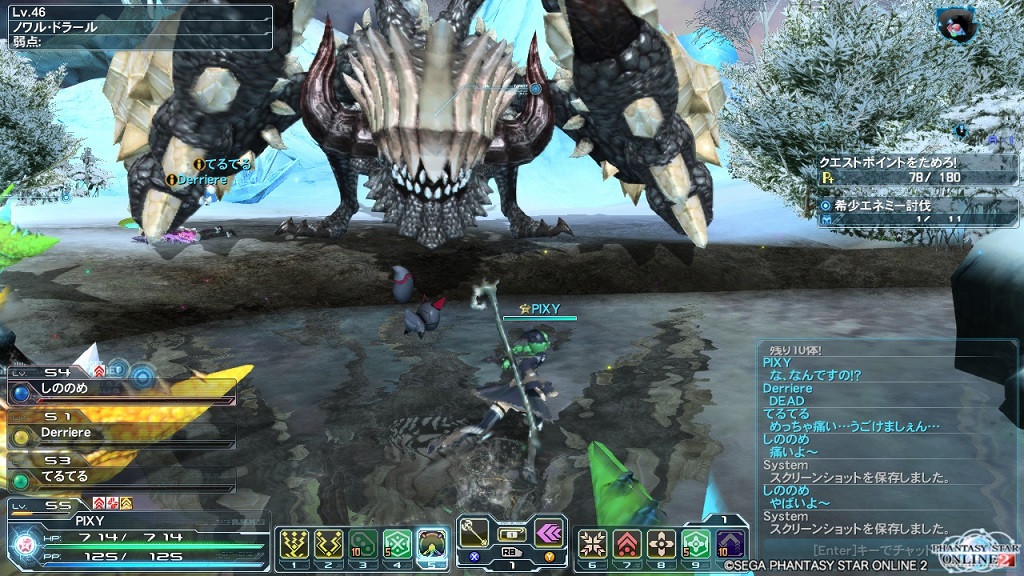Activate the yellow zigzag technique in slot 2

click(x=328, y=543)
